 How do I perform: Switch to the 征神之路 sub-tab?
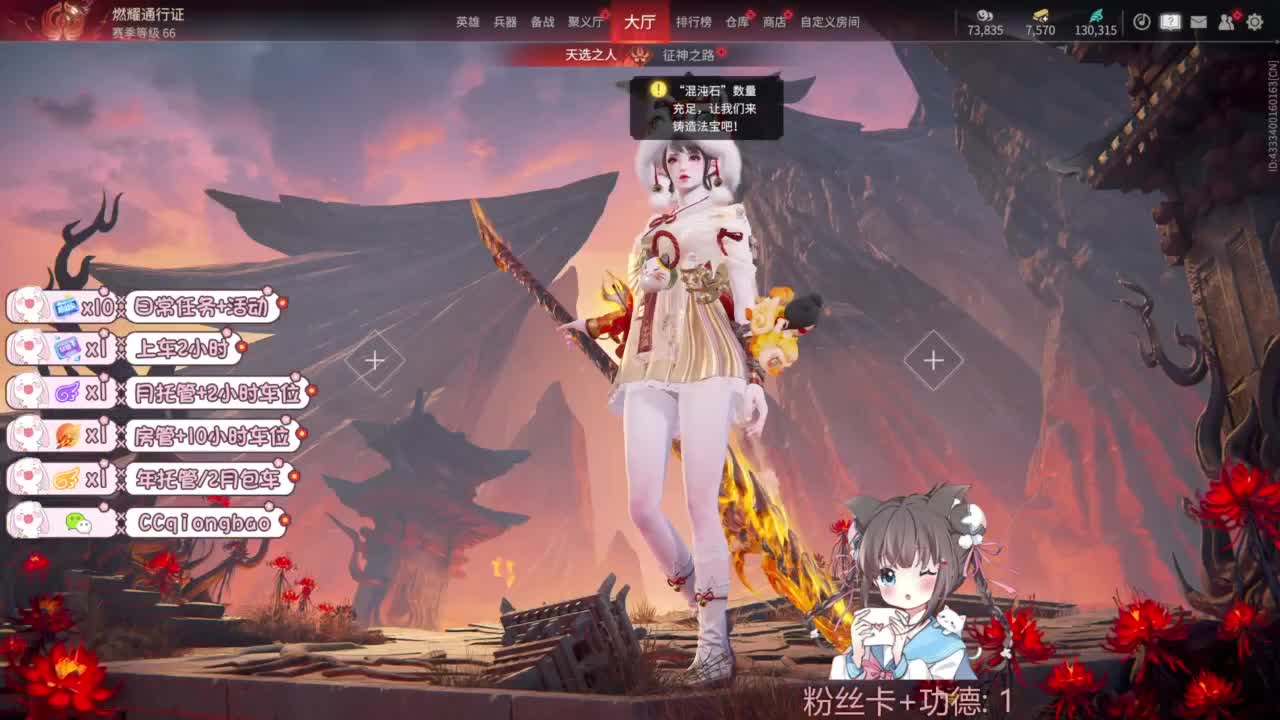click(688, 58)
